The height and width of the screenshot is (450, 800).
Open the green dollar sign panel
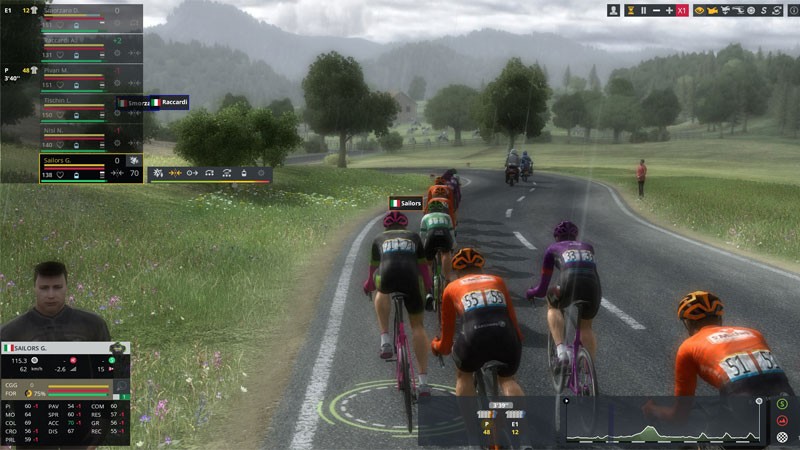click(782, 404)
